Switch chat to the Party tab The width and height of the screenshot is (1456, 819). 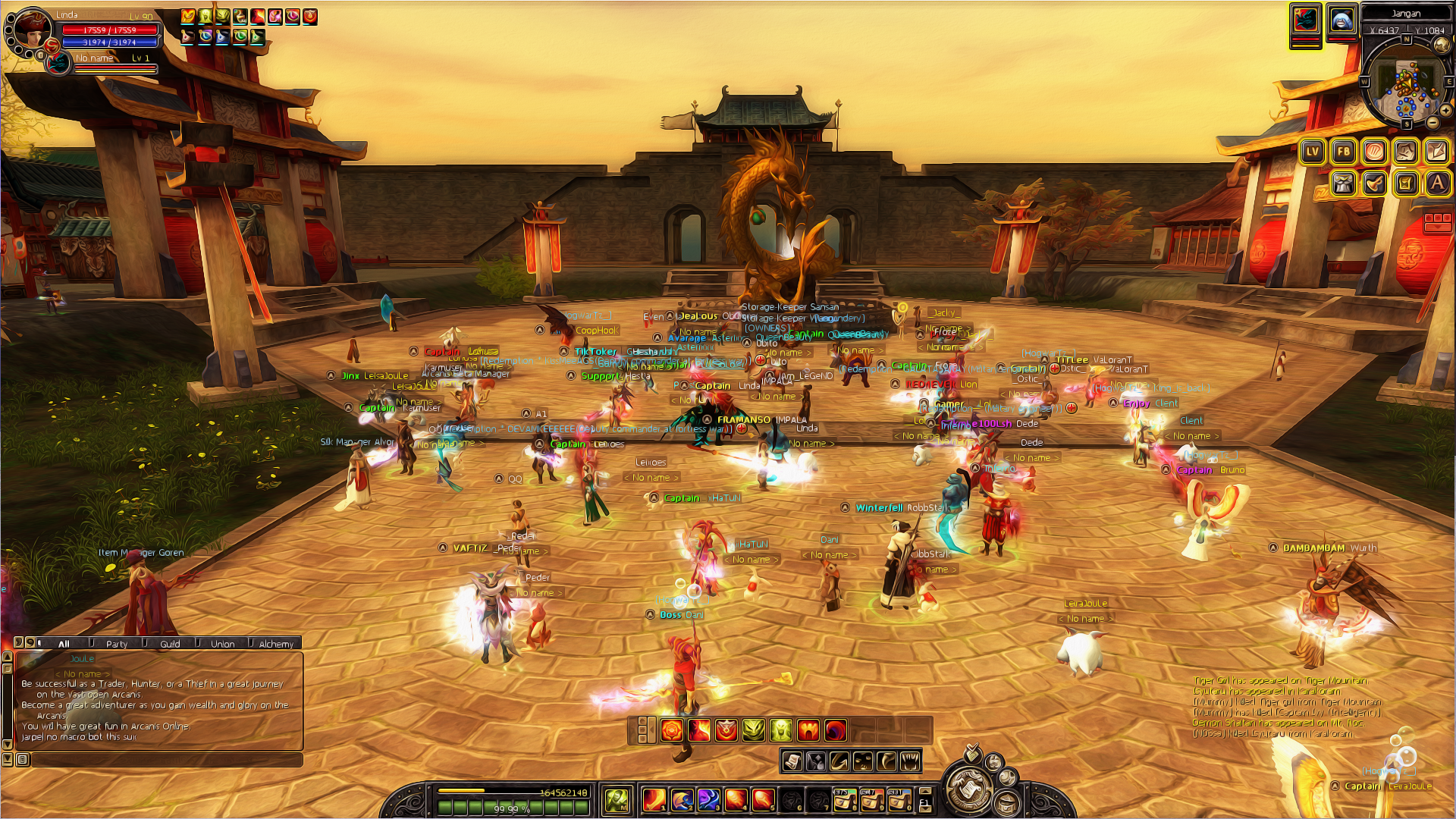[117, 644]
